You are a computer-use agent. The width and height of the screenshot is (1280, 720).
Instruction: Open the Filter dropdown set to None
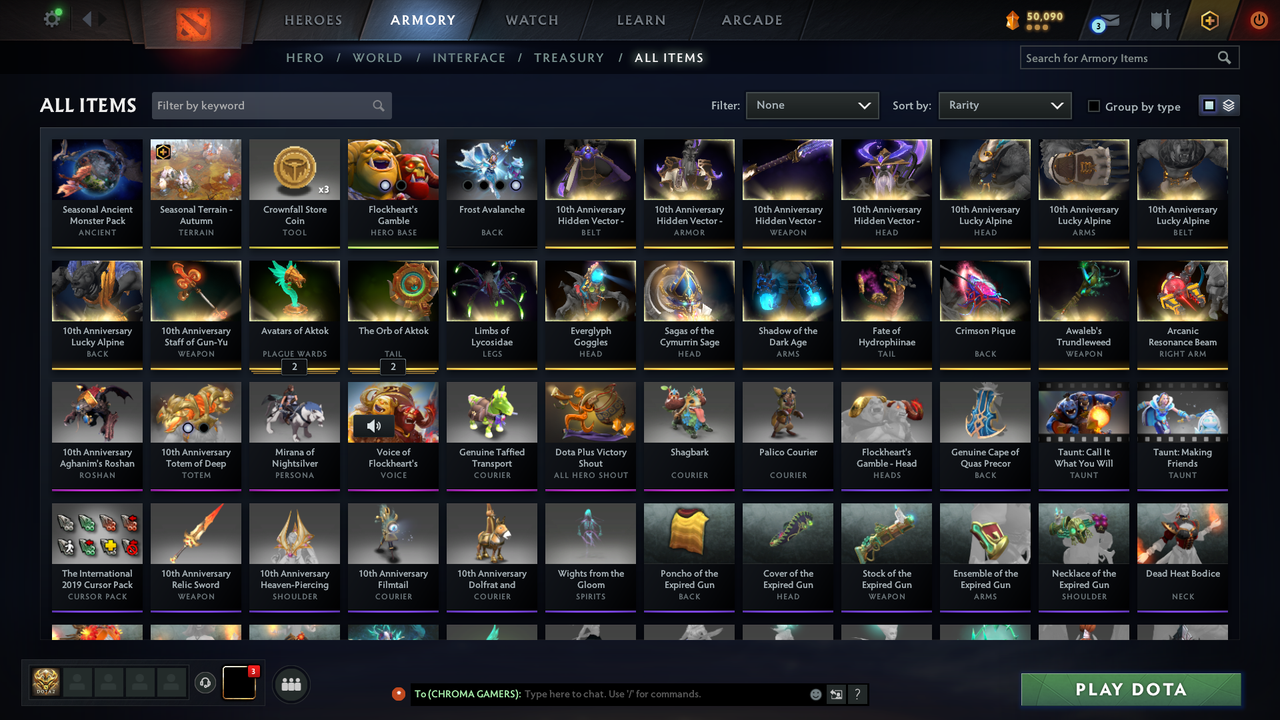812,105
